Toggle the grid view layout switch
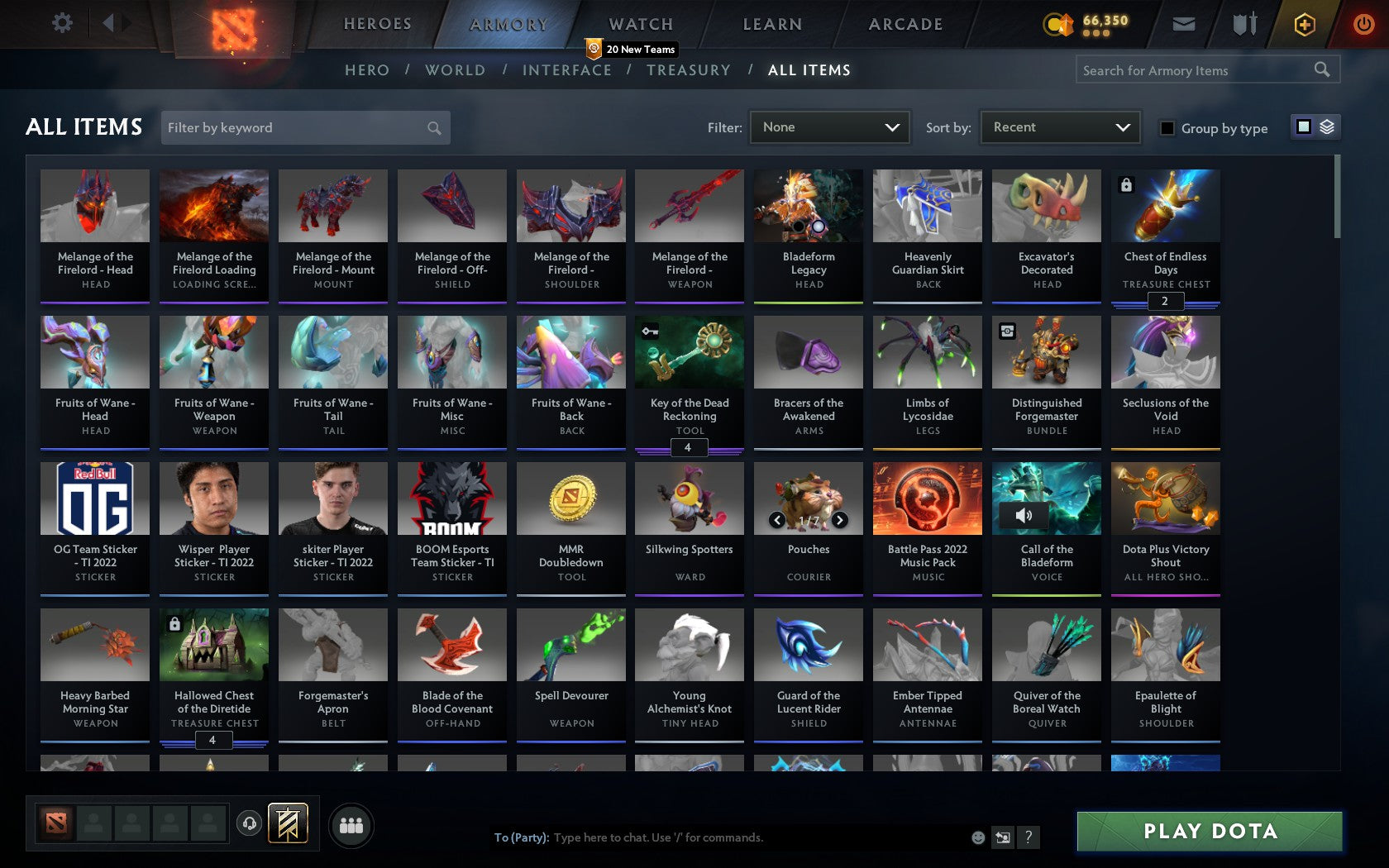 (1303, 126)
